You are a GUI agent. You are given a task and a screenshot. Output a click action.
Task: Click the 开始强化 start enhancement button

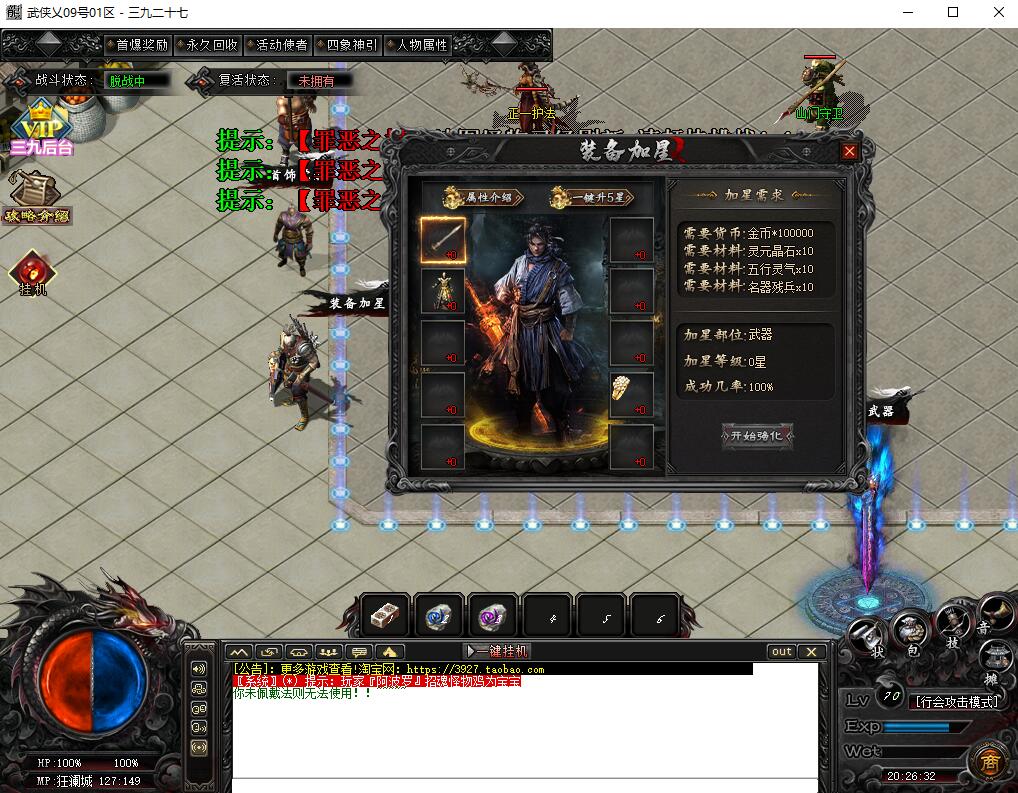tap(757, 436)
